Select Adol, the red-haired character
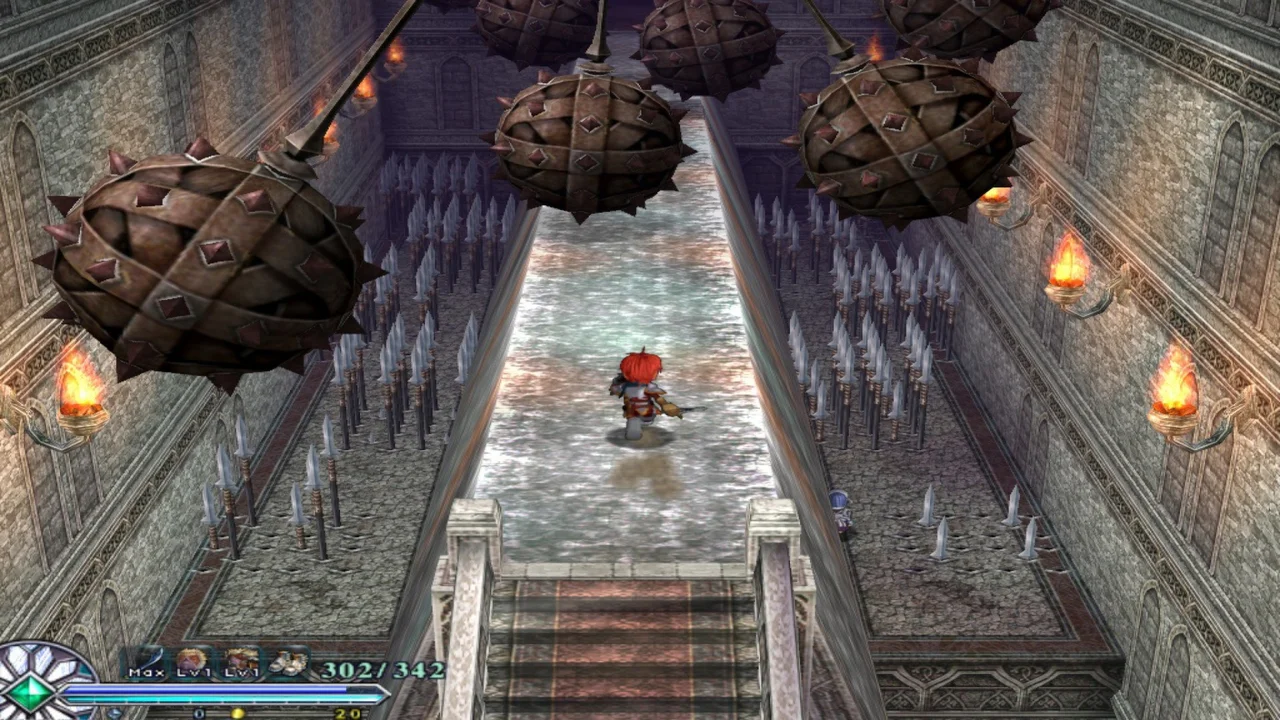The image size is (1280, 720). 640,390
